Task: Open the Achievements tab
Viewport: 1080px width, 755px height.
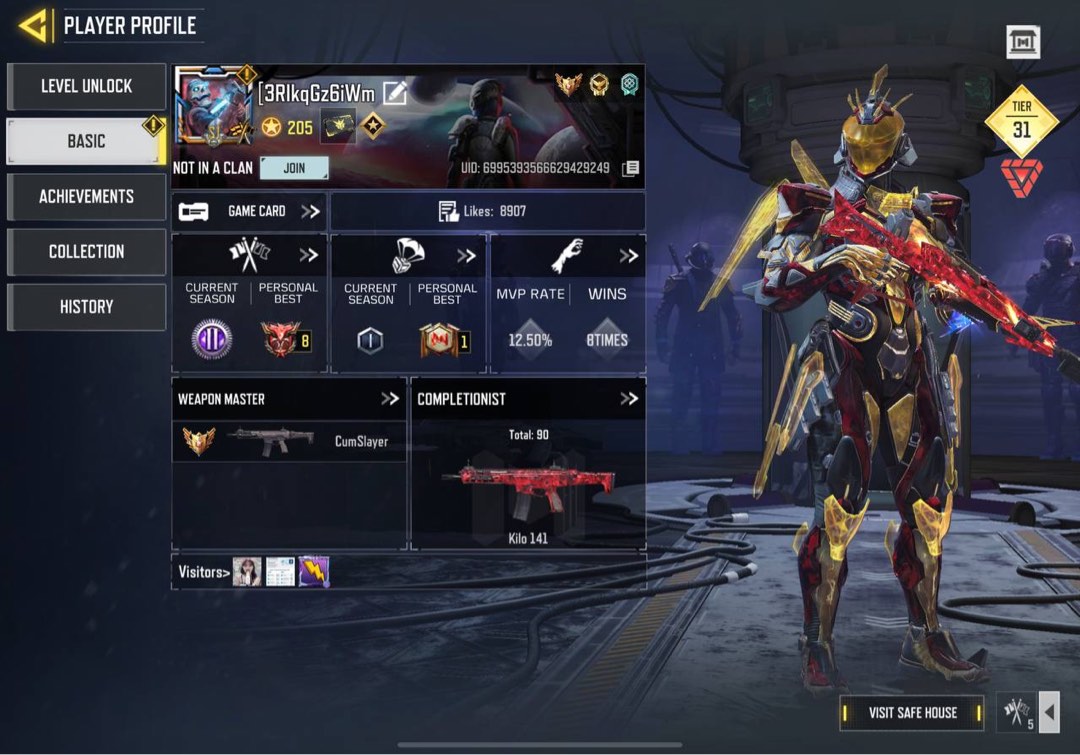Action: [86, 196]
